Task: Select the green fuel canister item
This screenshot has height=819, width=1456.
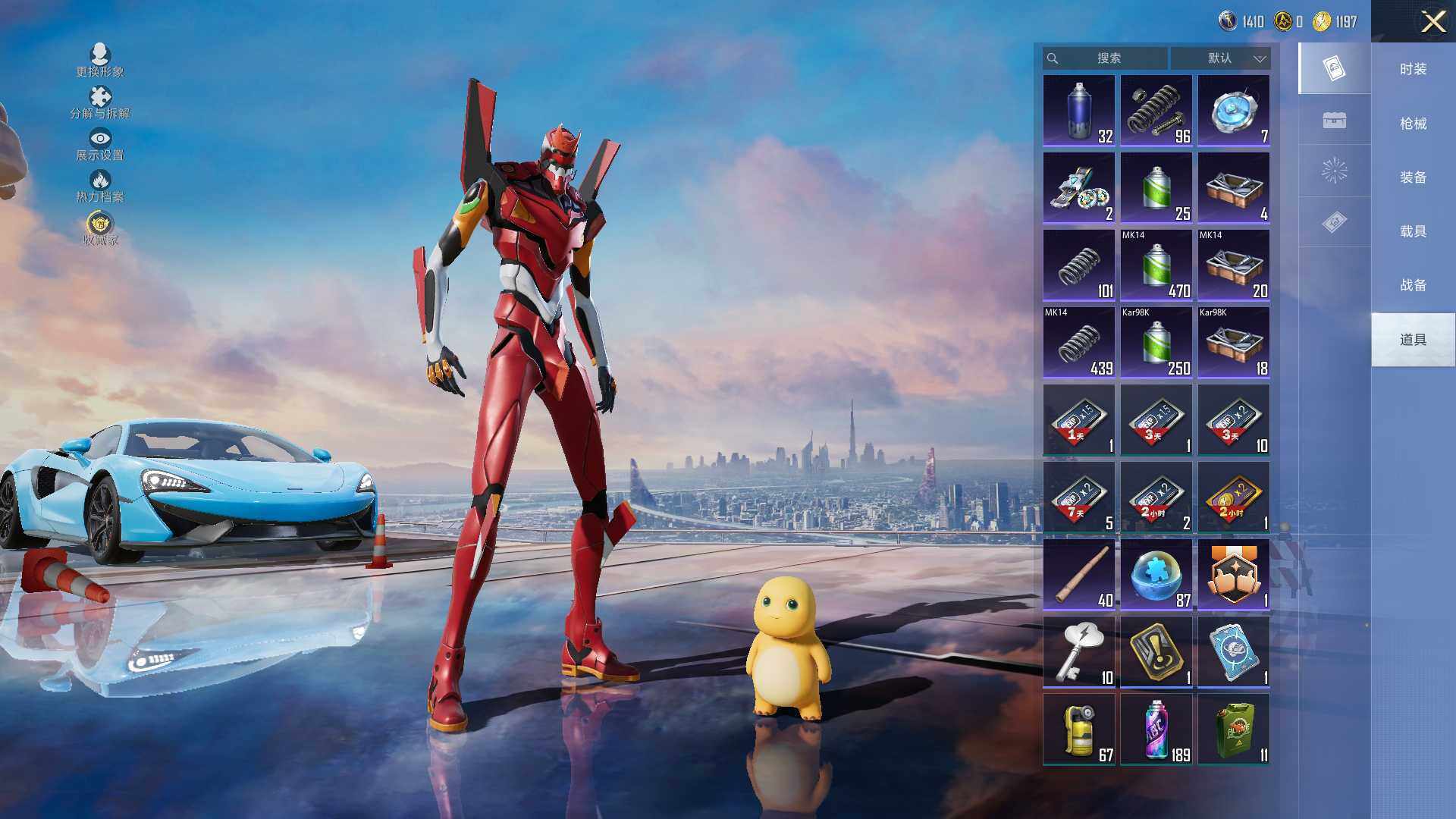Action: [x=1233, y=730]
